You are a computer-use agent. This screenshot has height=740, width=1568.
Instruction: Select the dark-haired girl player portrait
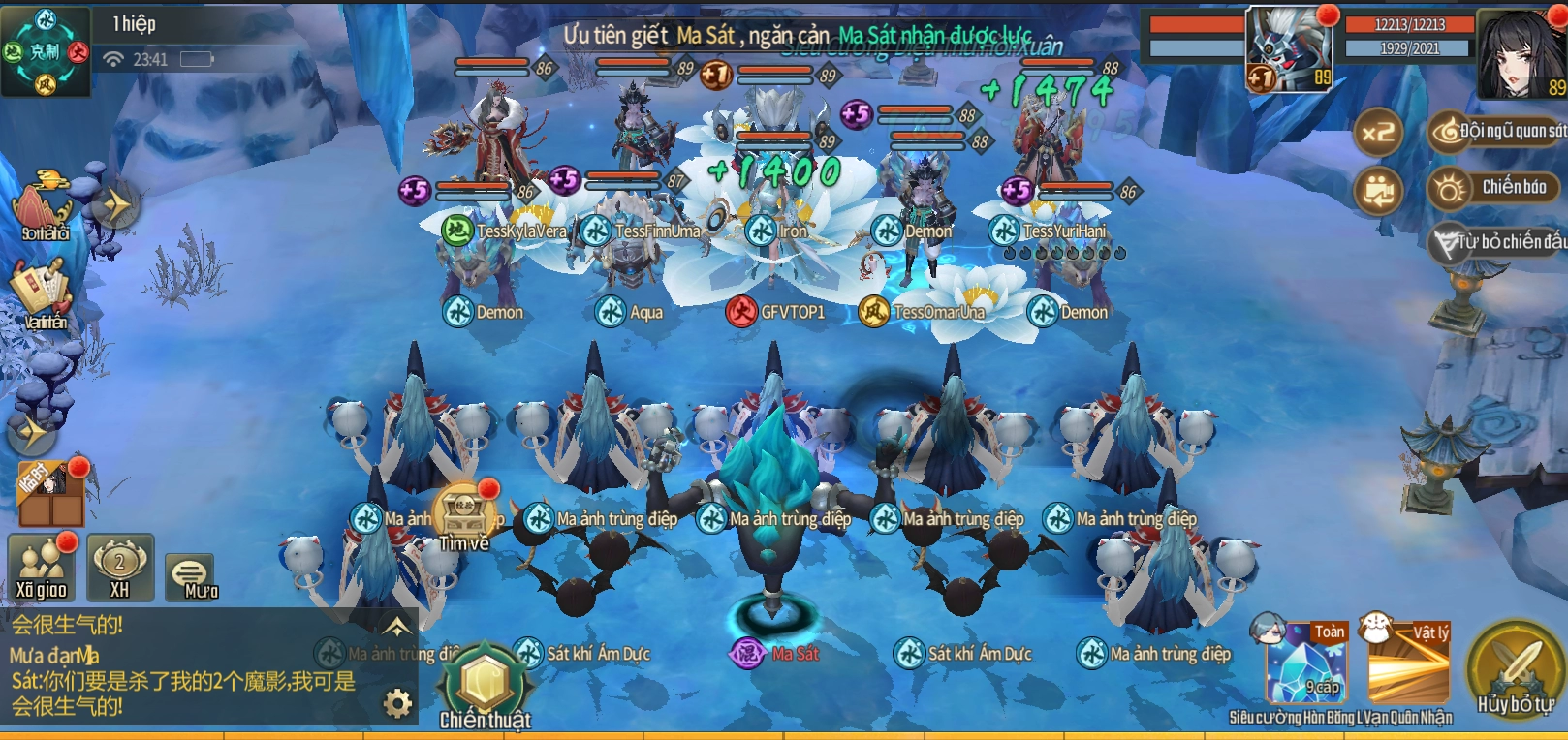[x=1520, y=53]
